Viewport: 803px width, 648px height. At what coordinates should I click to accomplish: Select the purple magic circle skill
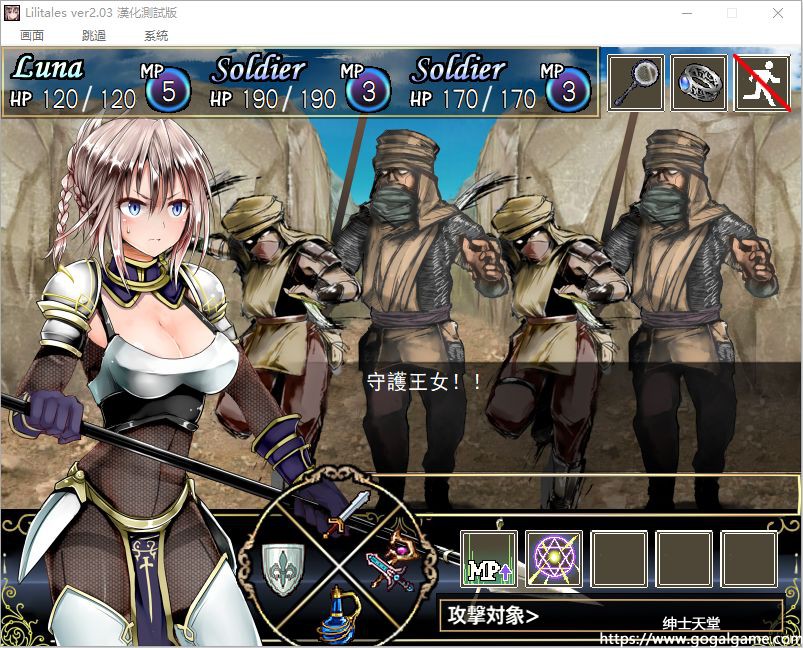pyautogui.click(x=554, y=559)
